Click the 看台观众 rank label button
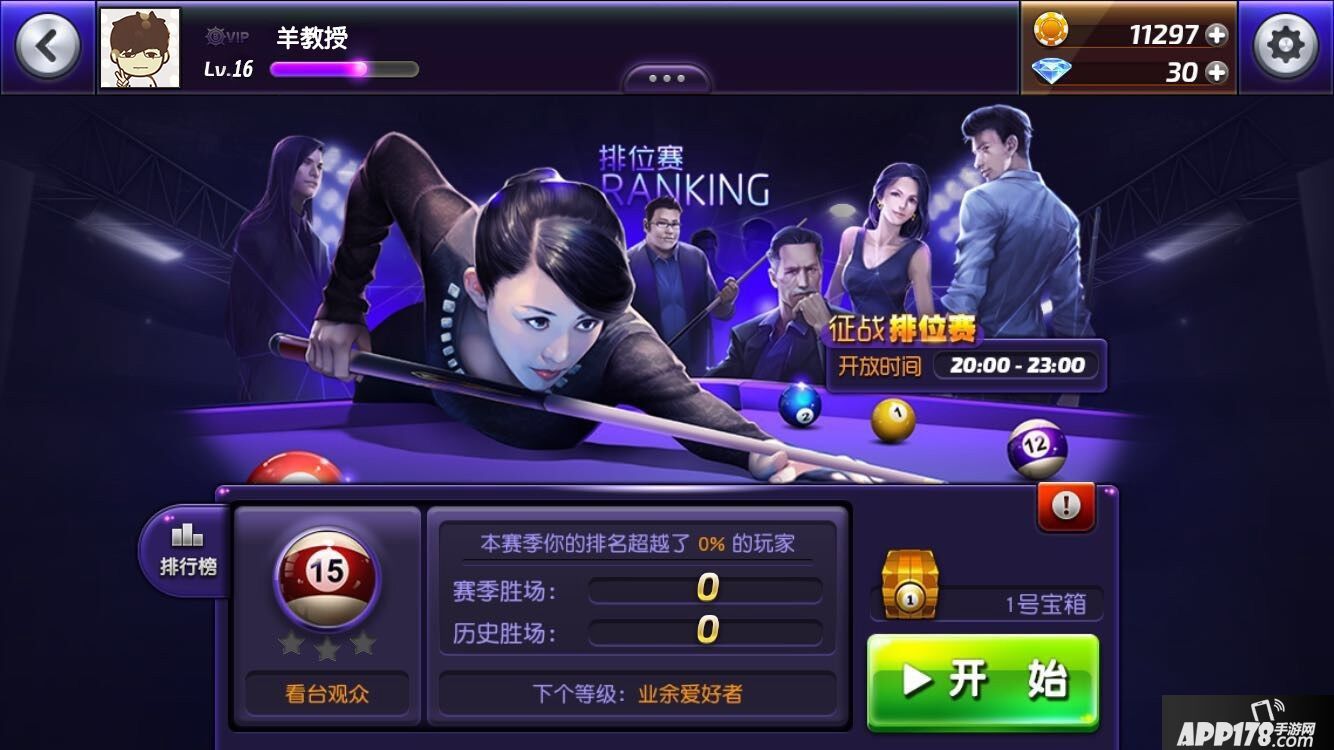The width and height of the screenshot is (1334, 750). [327, 692]
